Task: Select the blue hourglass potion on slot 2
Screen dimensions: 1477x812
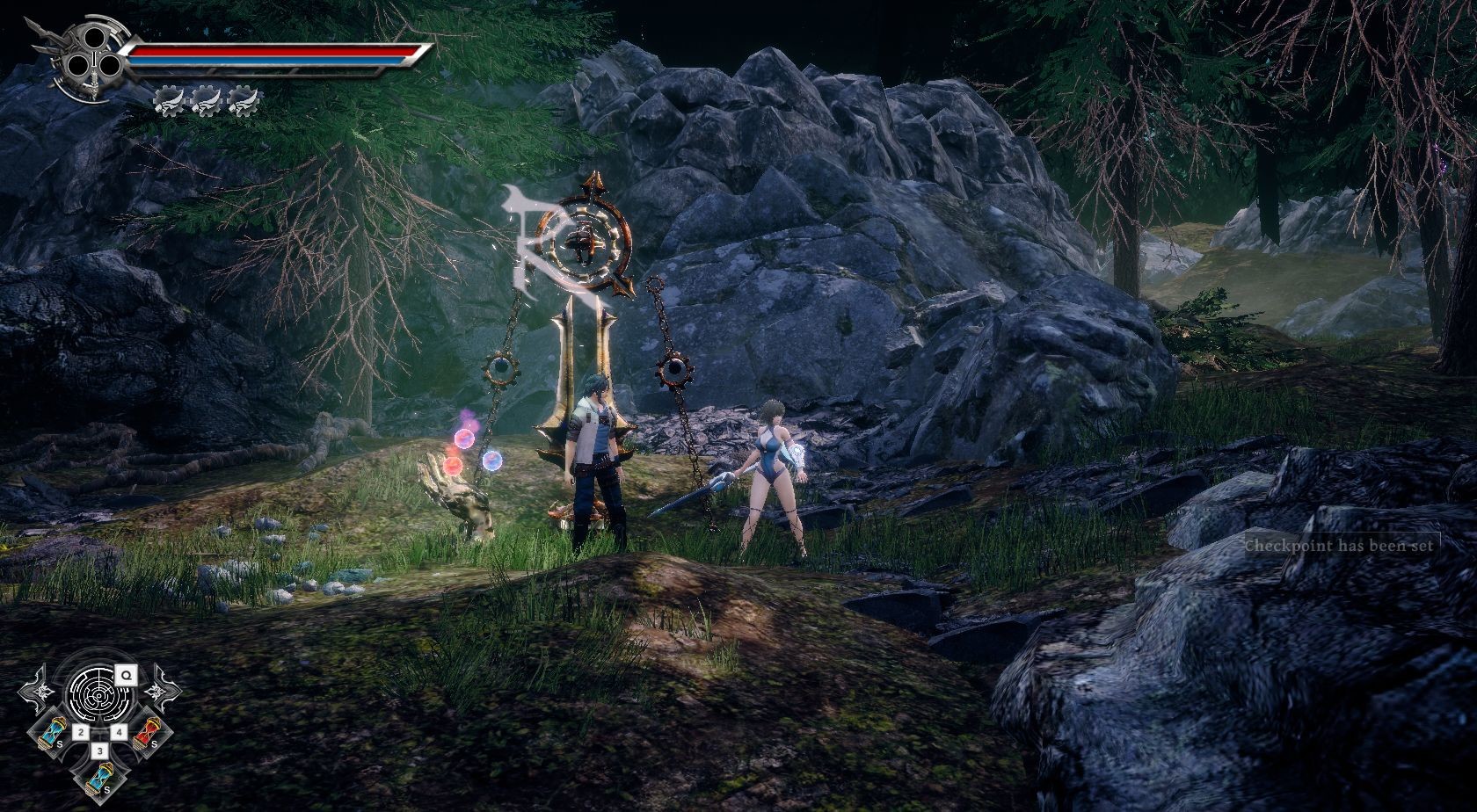Action: point(51,732)
